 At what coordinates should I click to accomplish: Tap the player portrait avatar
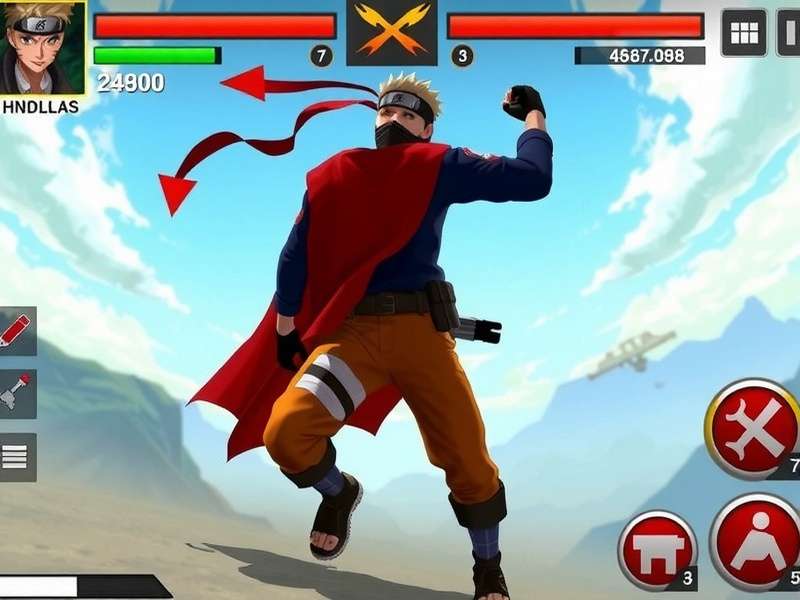click(43, 47)
